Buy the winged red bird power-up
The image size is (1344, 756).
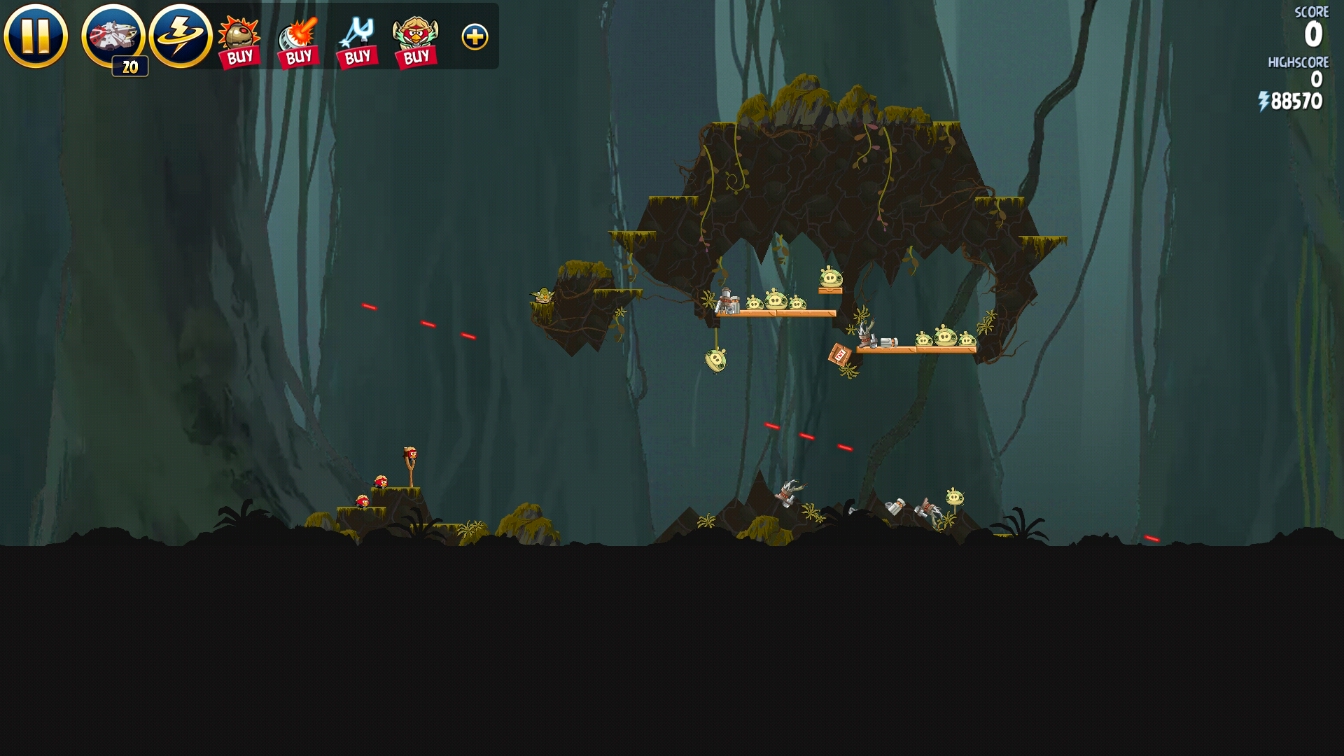[x=416, y=41]
